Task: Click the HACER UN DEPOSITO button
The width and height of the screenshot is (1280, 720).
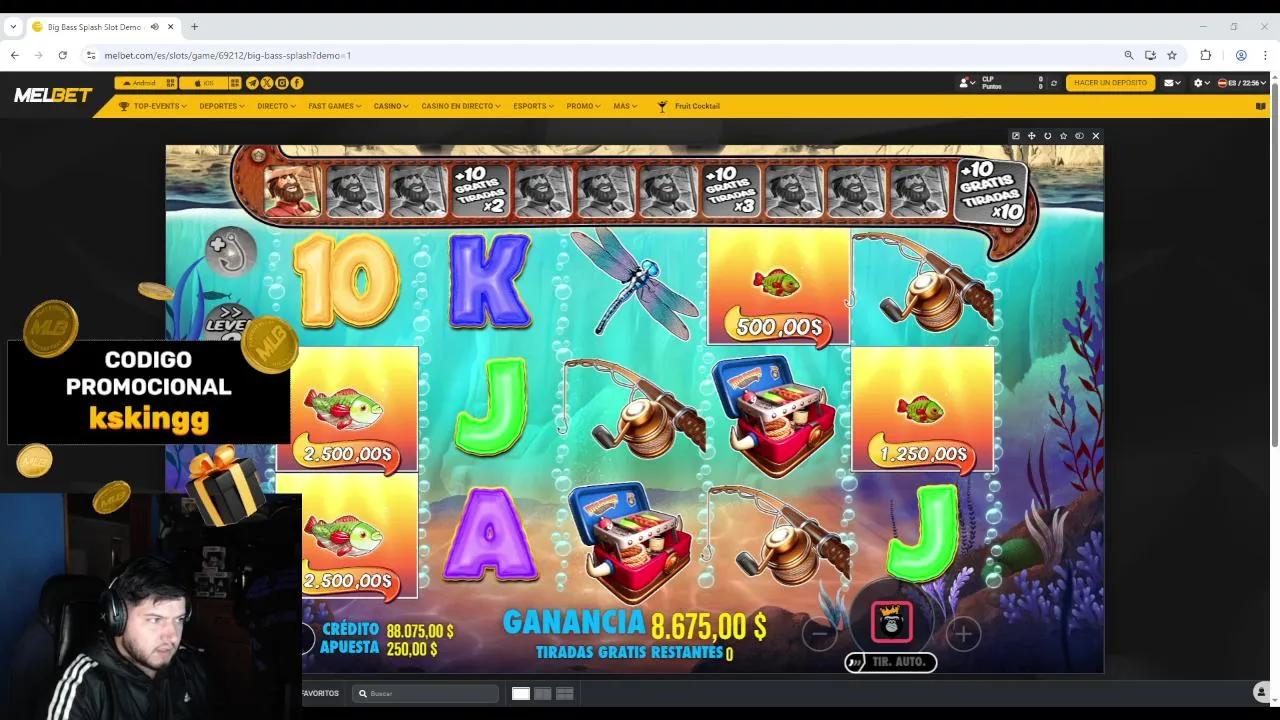Action: click(x=1109, y=83)
